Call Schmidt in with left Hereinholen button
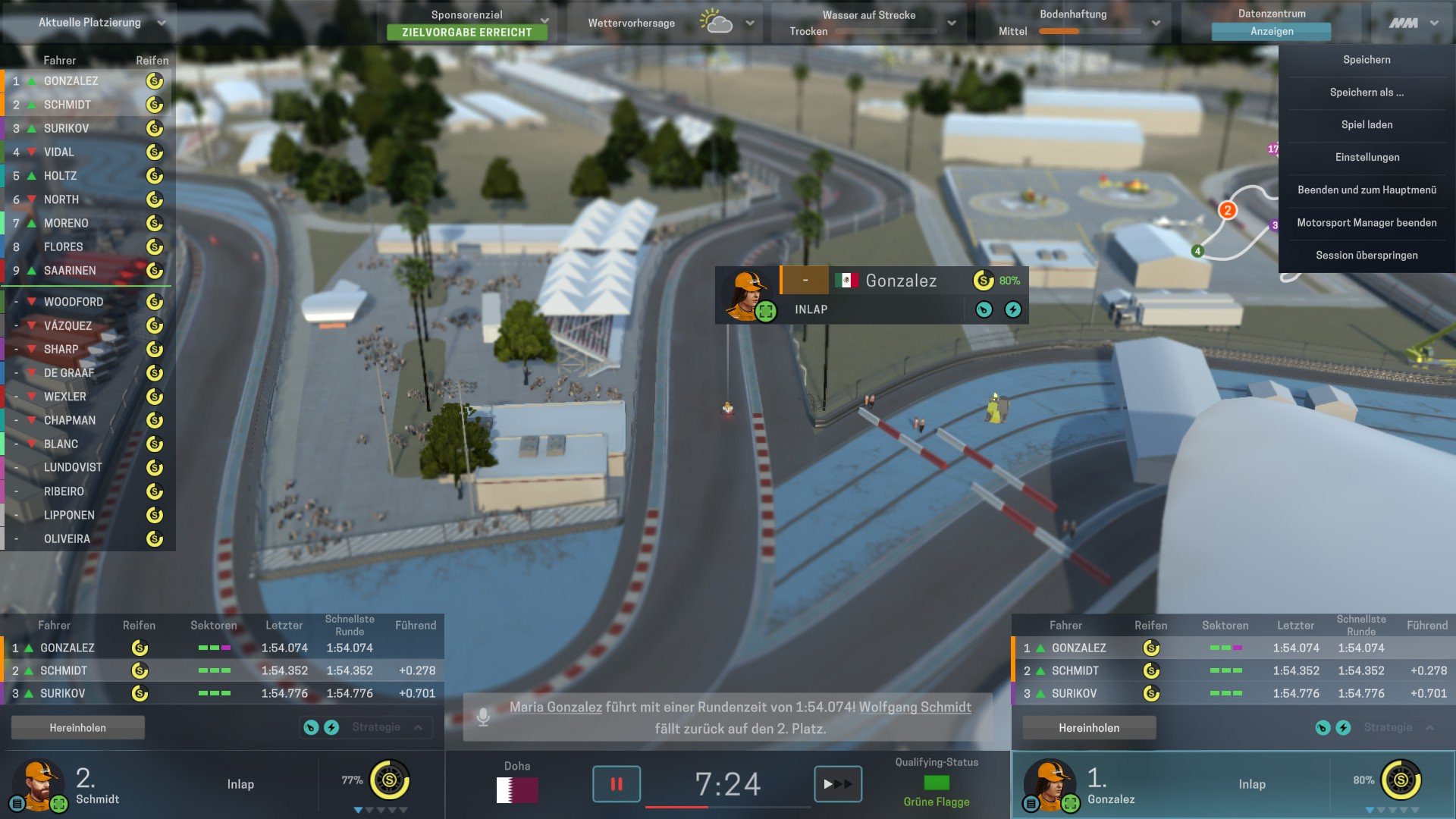 (78, 728)
